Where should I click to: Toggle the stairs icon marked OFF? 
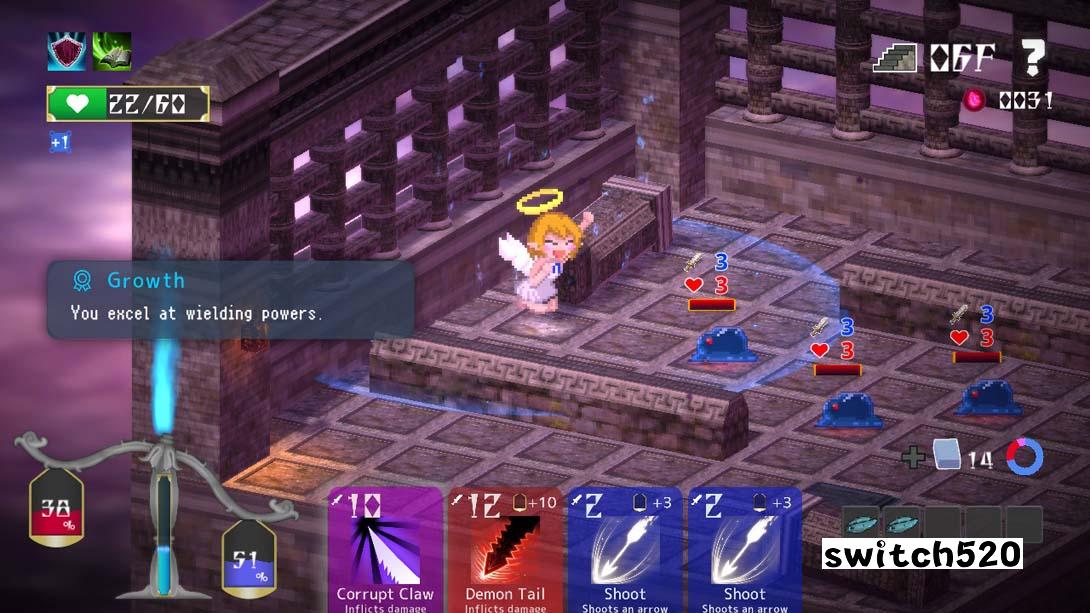895,58
